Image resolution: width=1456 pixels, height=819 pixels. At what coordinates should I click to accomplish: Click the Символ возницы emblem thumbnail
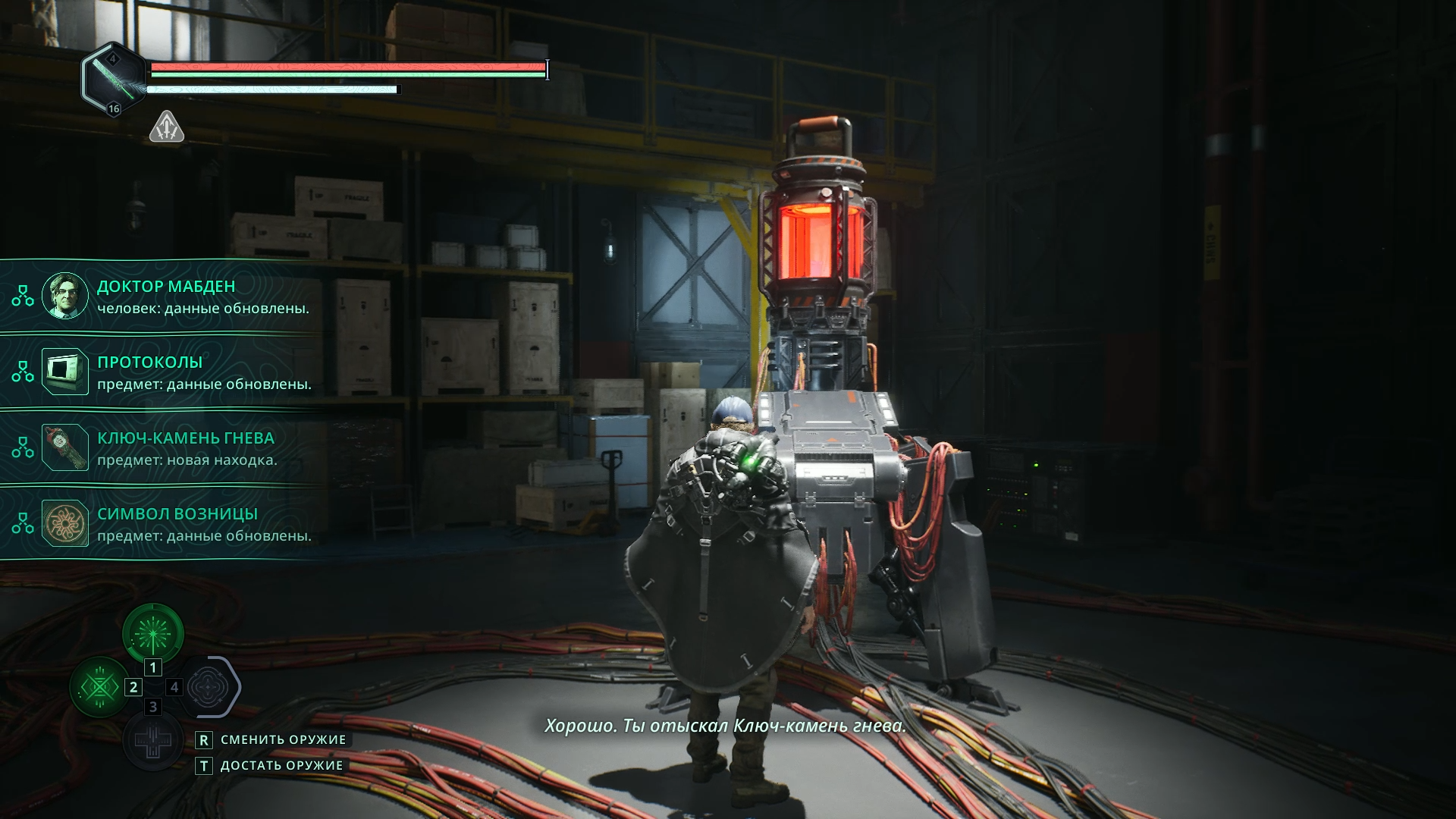pyautogui.click(x=65, y=523)
